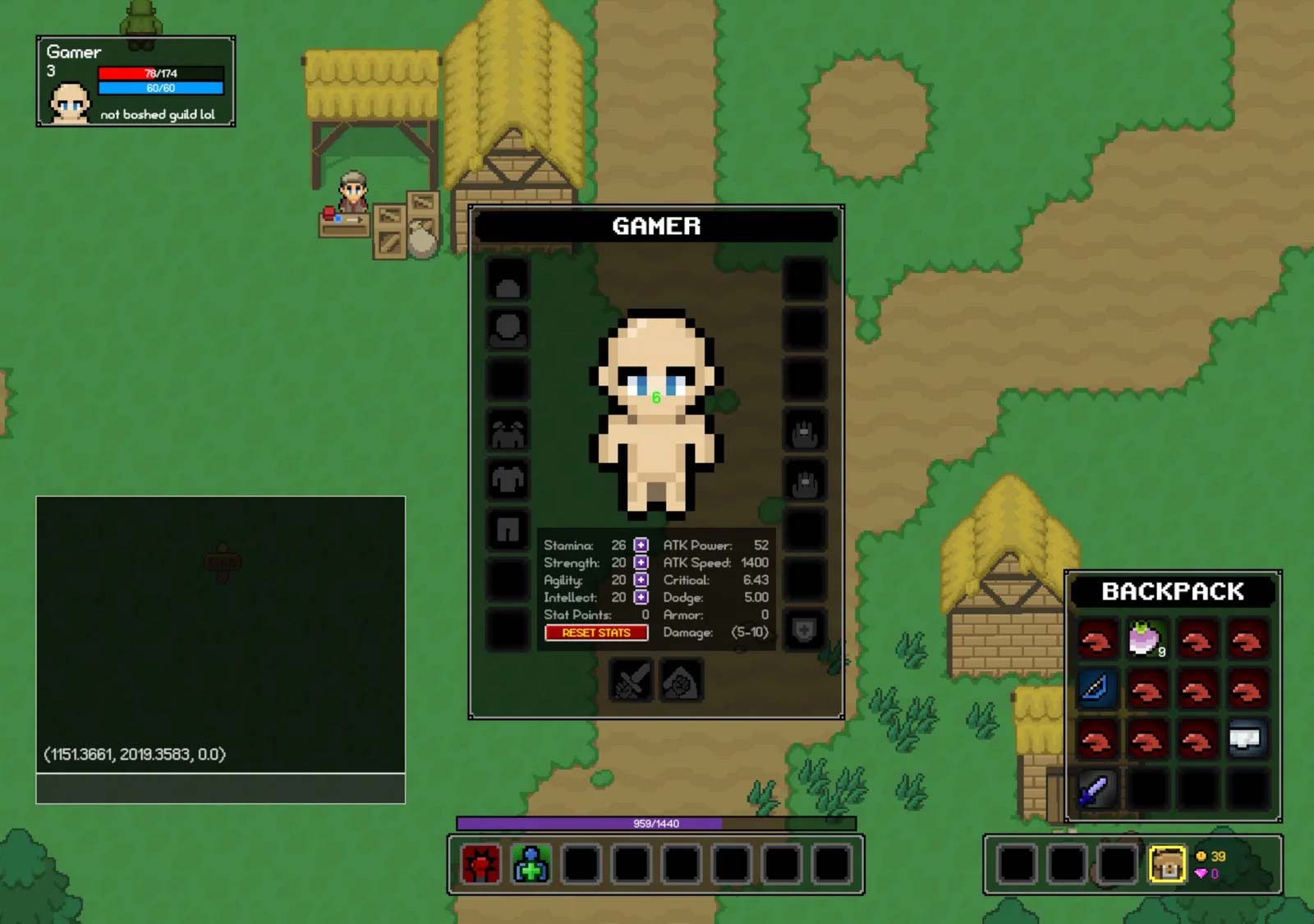Raise Agility using the plus button
Image resolution: width=1314 pixels, height=924 pixels.
[x=641, y=580]
